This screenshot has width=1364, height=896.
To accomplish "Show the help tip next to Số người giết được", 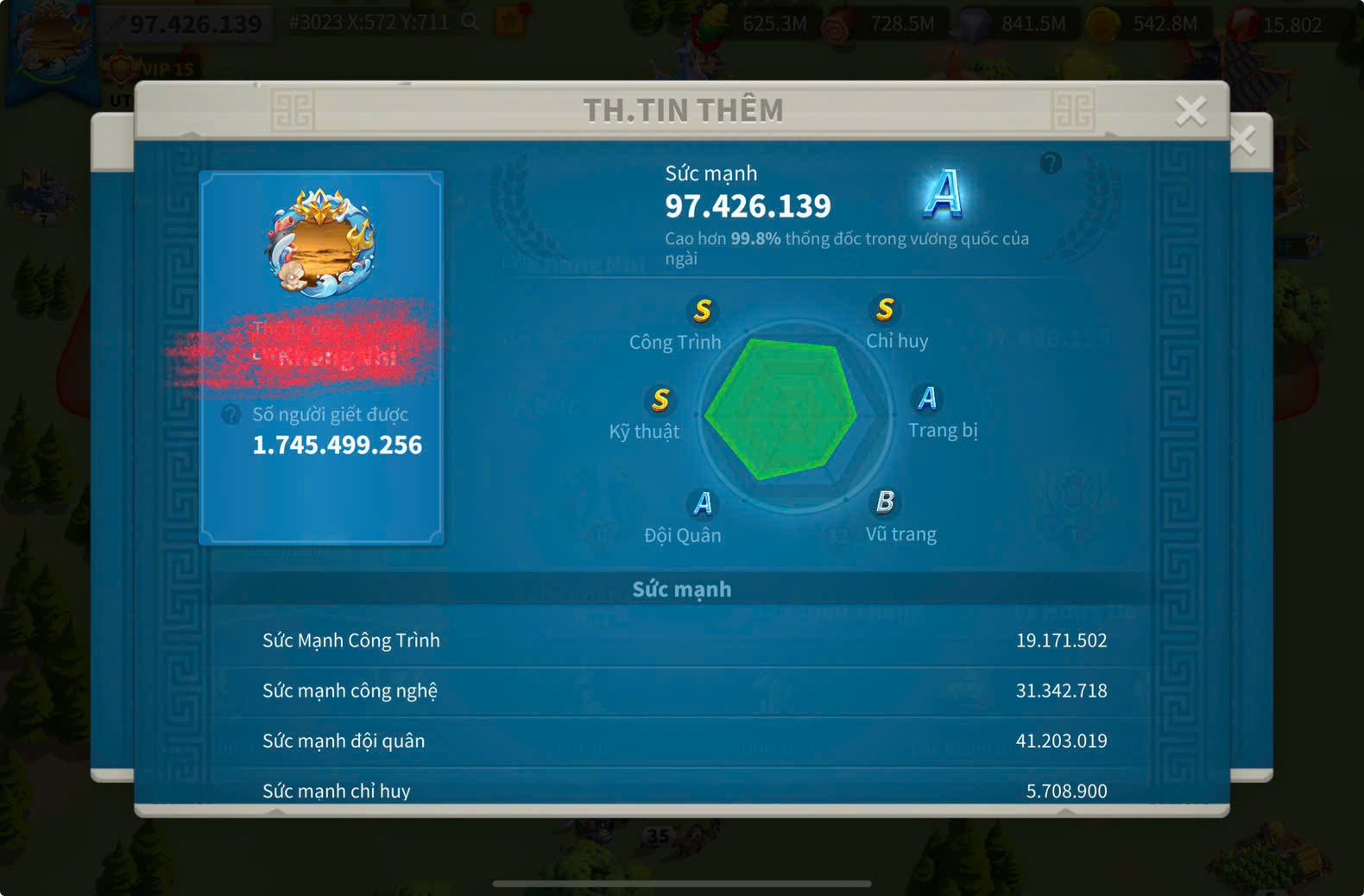I will click(x=230, y=414).
